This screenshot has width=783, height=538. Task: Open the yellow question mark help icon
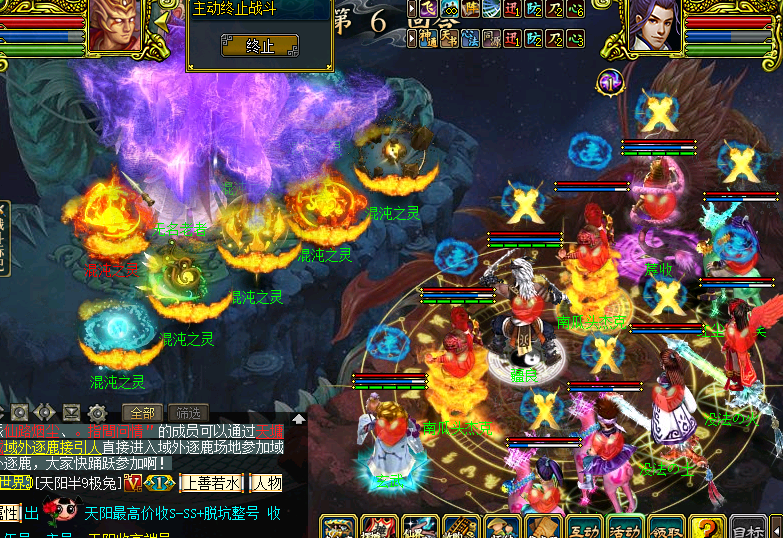click(x=706, y=526)
